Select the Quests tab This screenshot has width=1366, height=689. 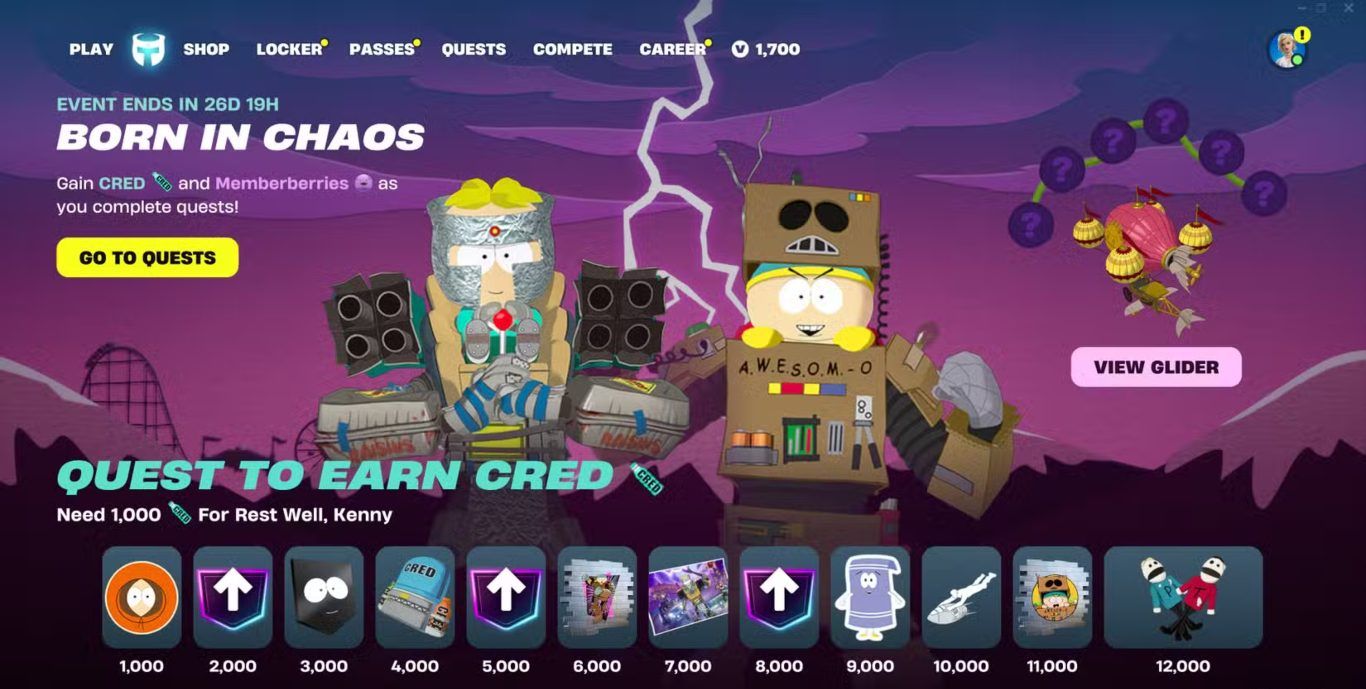coord(474,49)
